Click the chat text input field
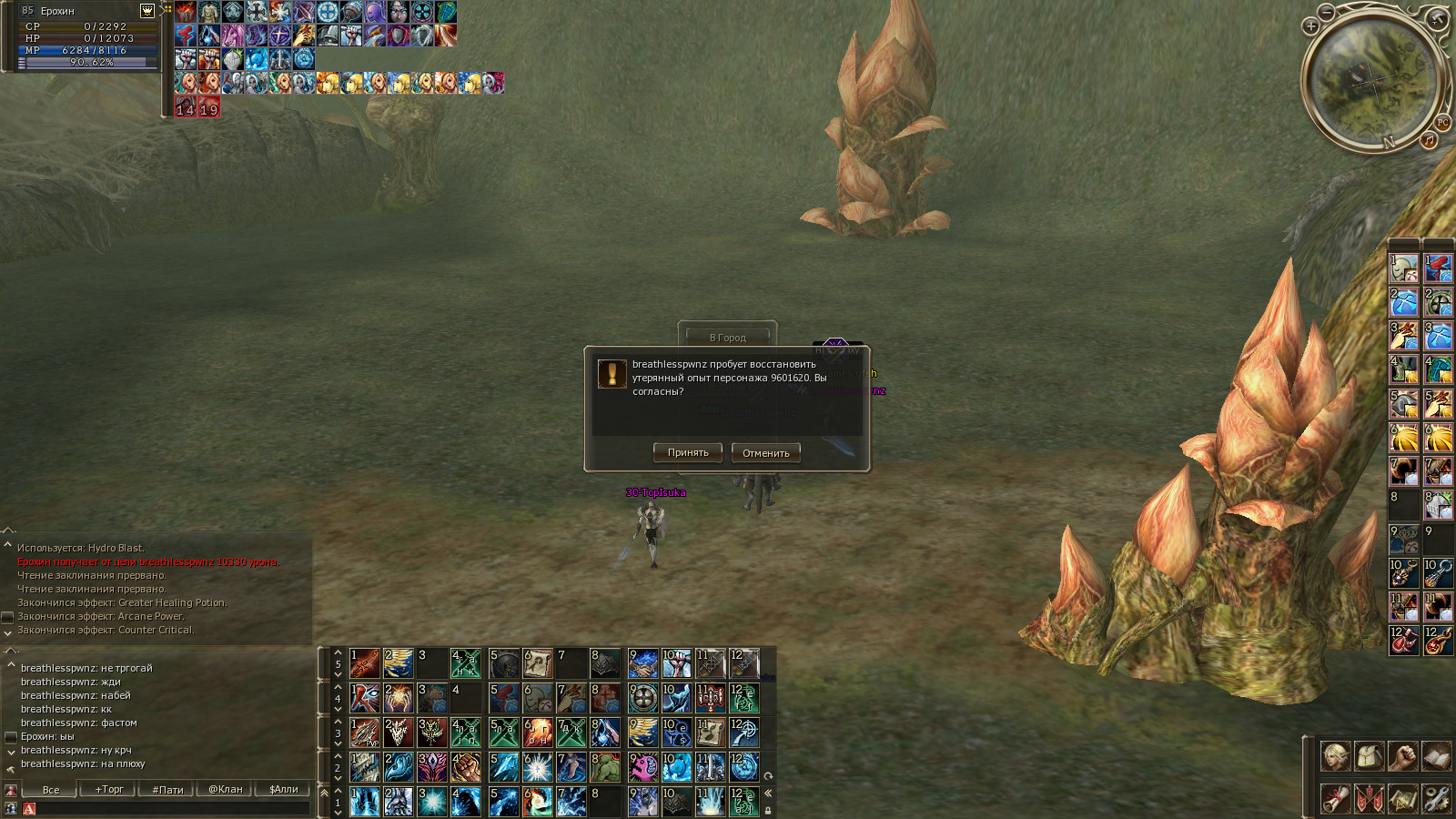This screenshot has width=1456, height=819. (x=173, y=808)
